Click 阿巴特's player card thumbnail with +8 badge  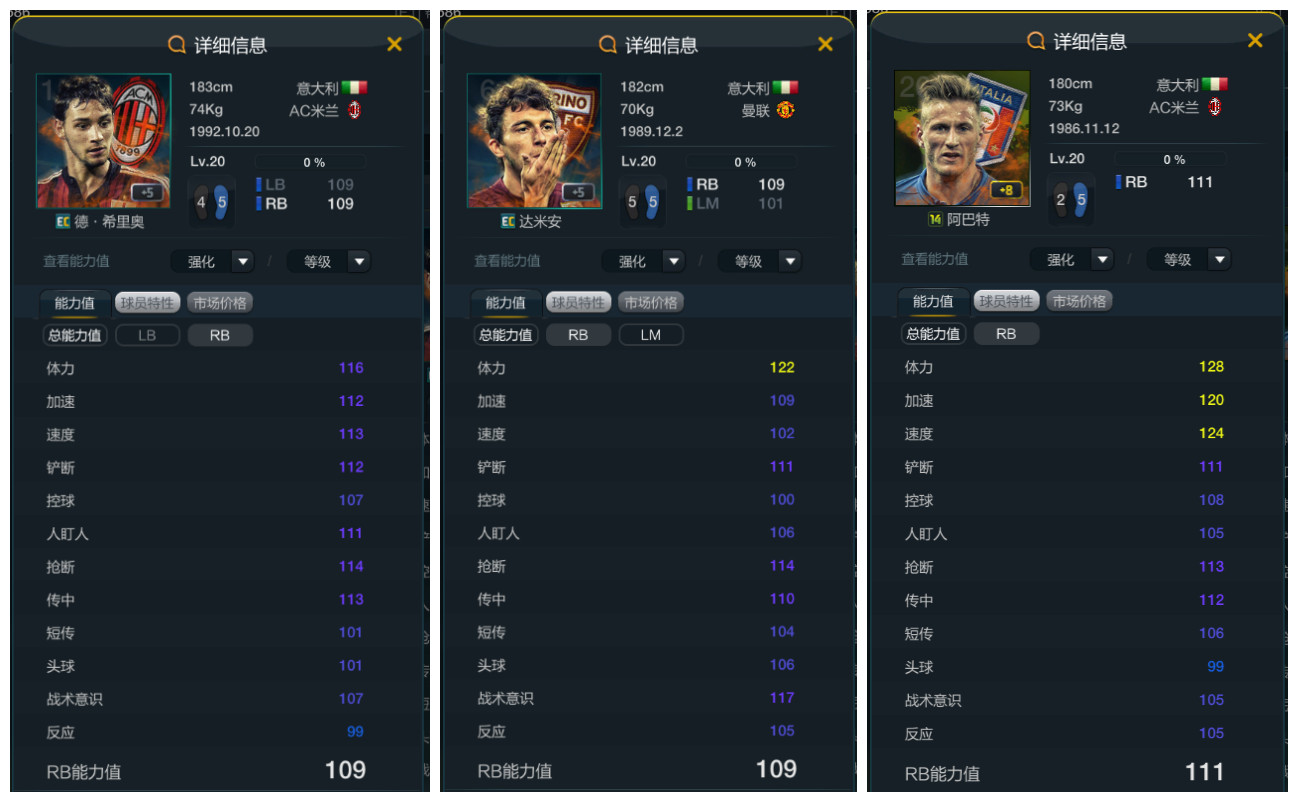point(961,138)
